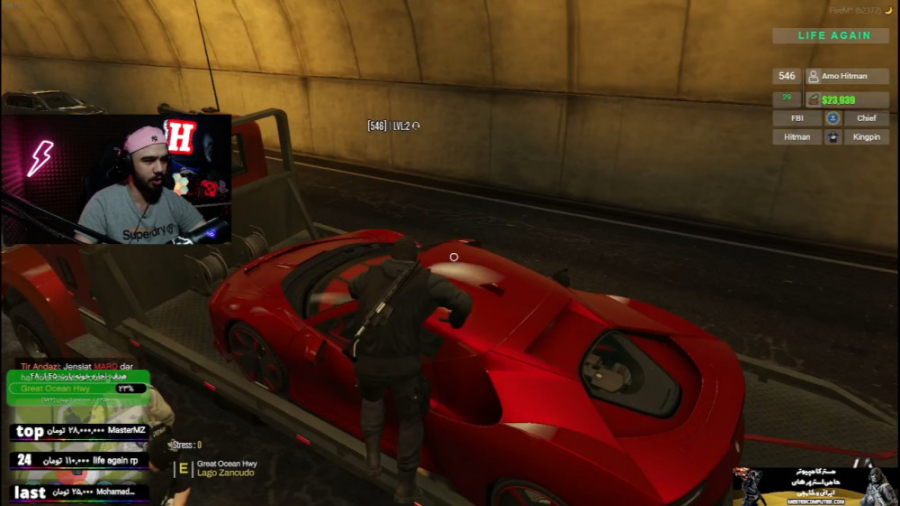
Task: Select the Chief rank label
Action: click(866, 118)
